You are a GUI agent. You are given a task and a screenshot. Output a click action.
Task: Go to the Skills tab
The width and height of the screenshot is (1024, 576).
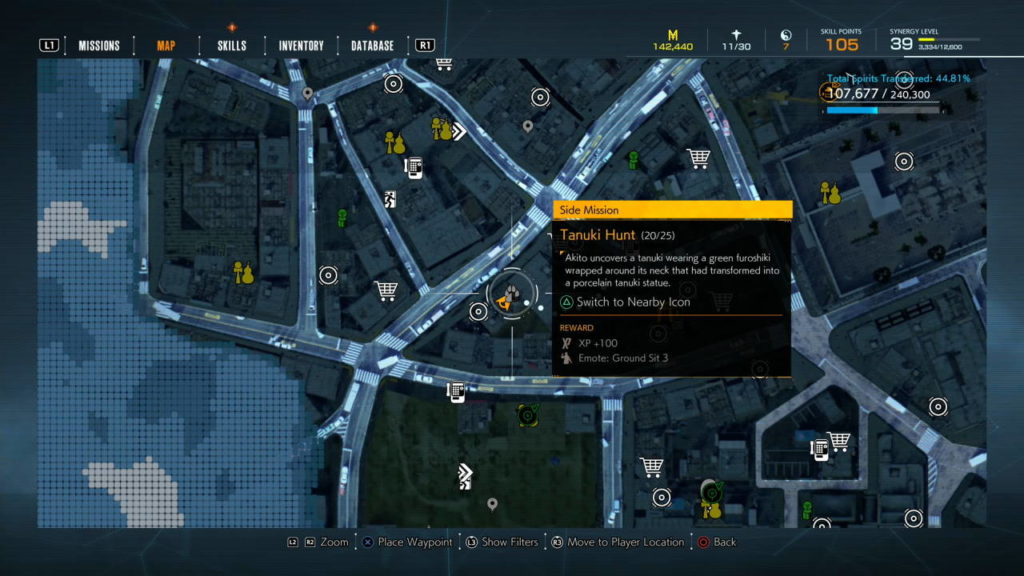[x=231, y=45]
